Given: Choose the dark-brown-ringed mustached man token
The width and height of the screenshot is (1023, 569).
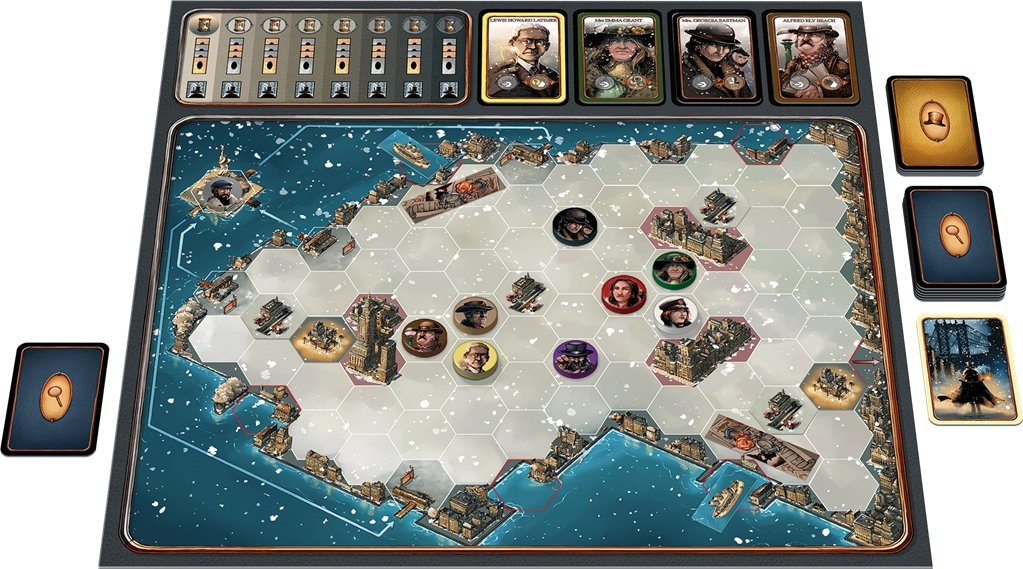Looking at the screenshot, I should click(x=423, y=337).
